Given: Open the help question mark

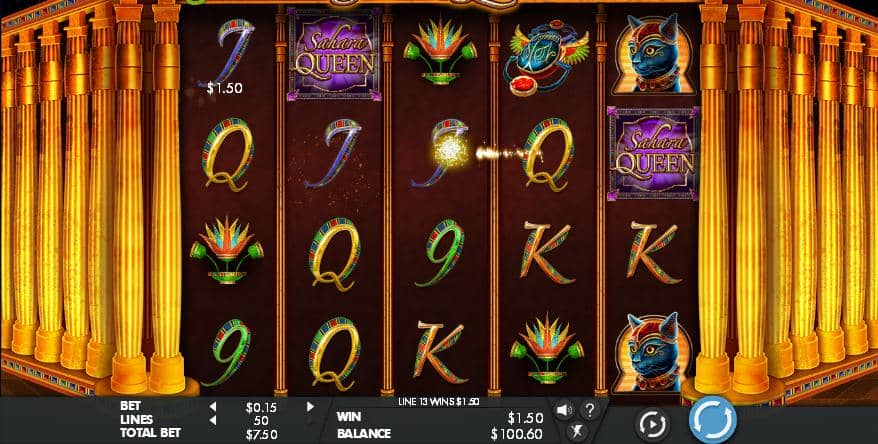Looking at the screenshot, I should [x=589, y=409].
